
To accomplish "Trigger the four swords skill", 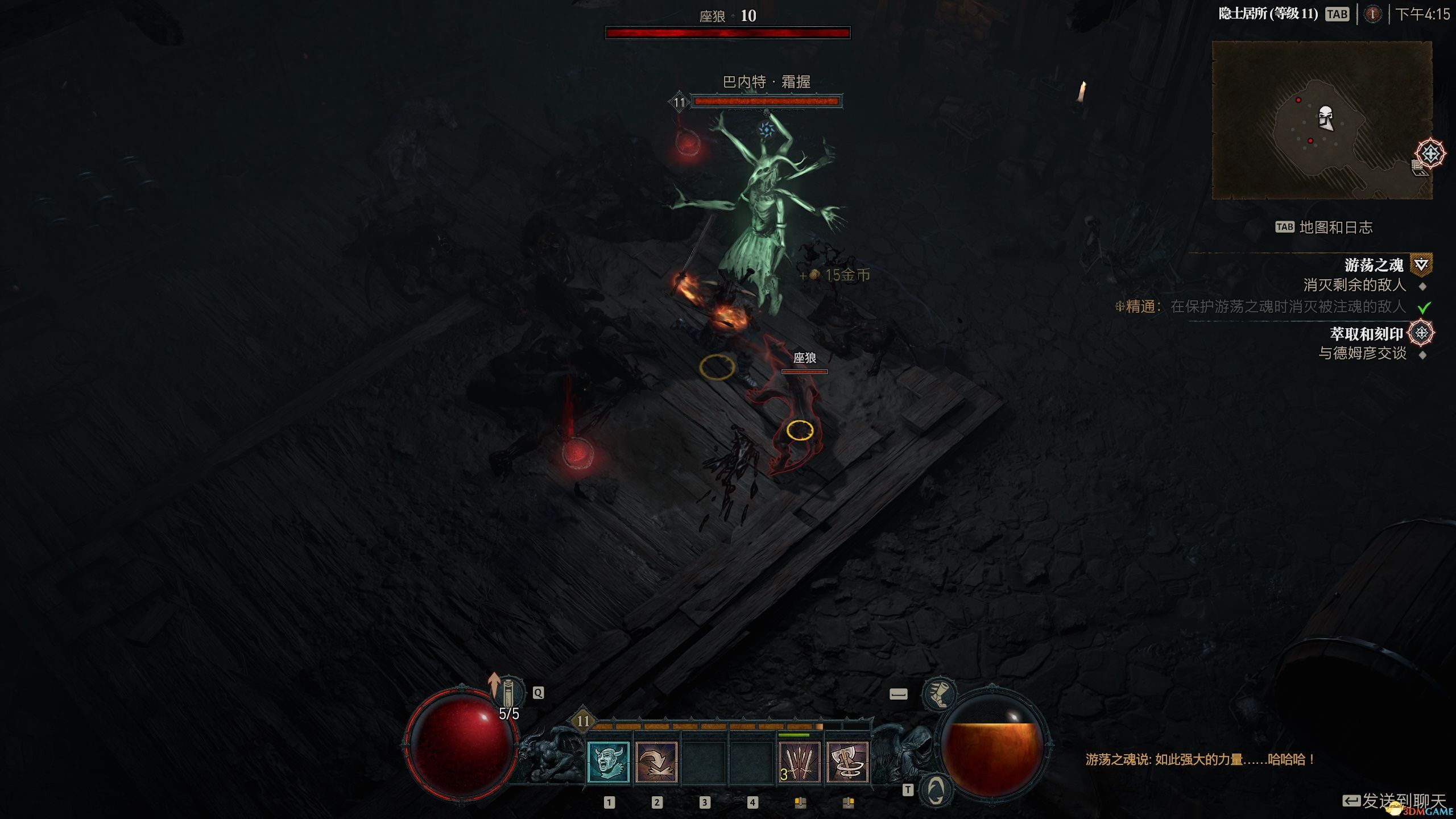I will 800,762.
